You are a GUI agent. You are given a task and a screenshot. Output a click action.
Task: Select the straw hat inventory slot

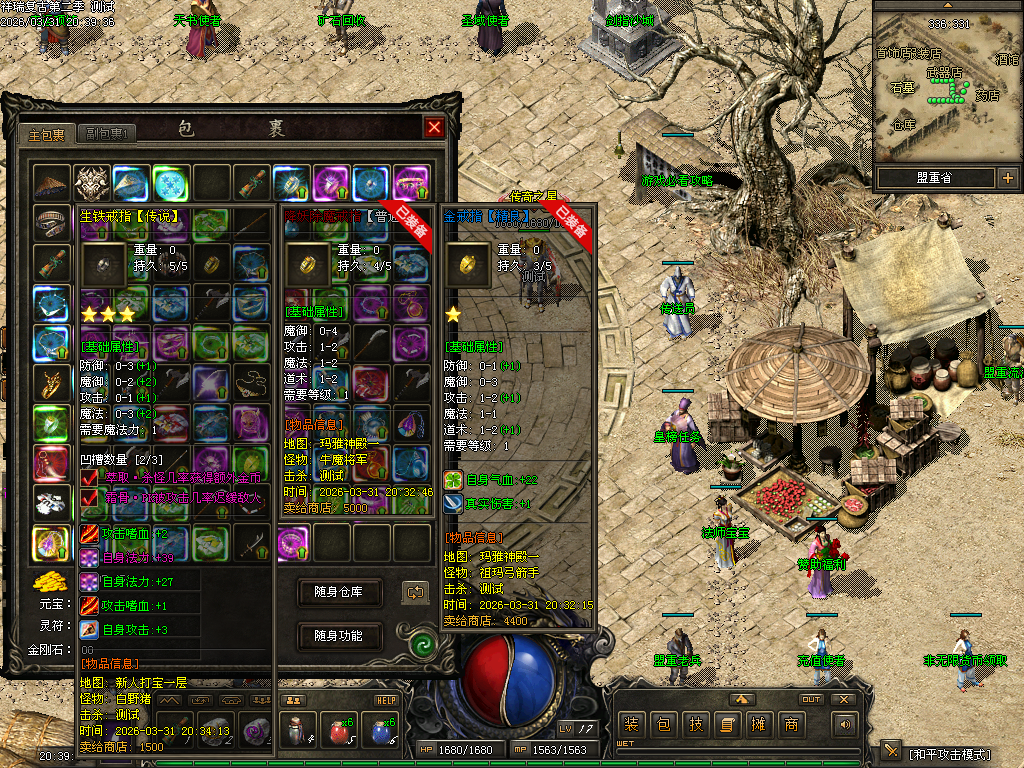point(51,184)
